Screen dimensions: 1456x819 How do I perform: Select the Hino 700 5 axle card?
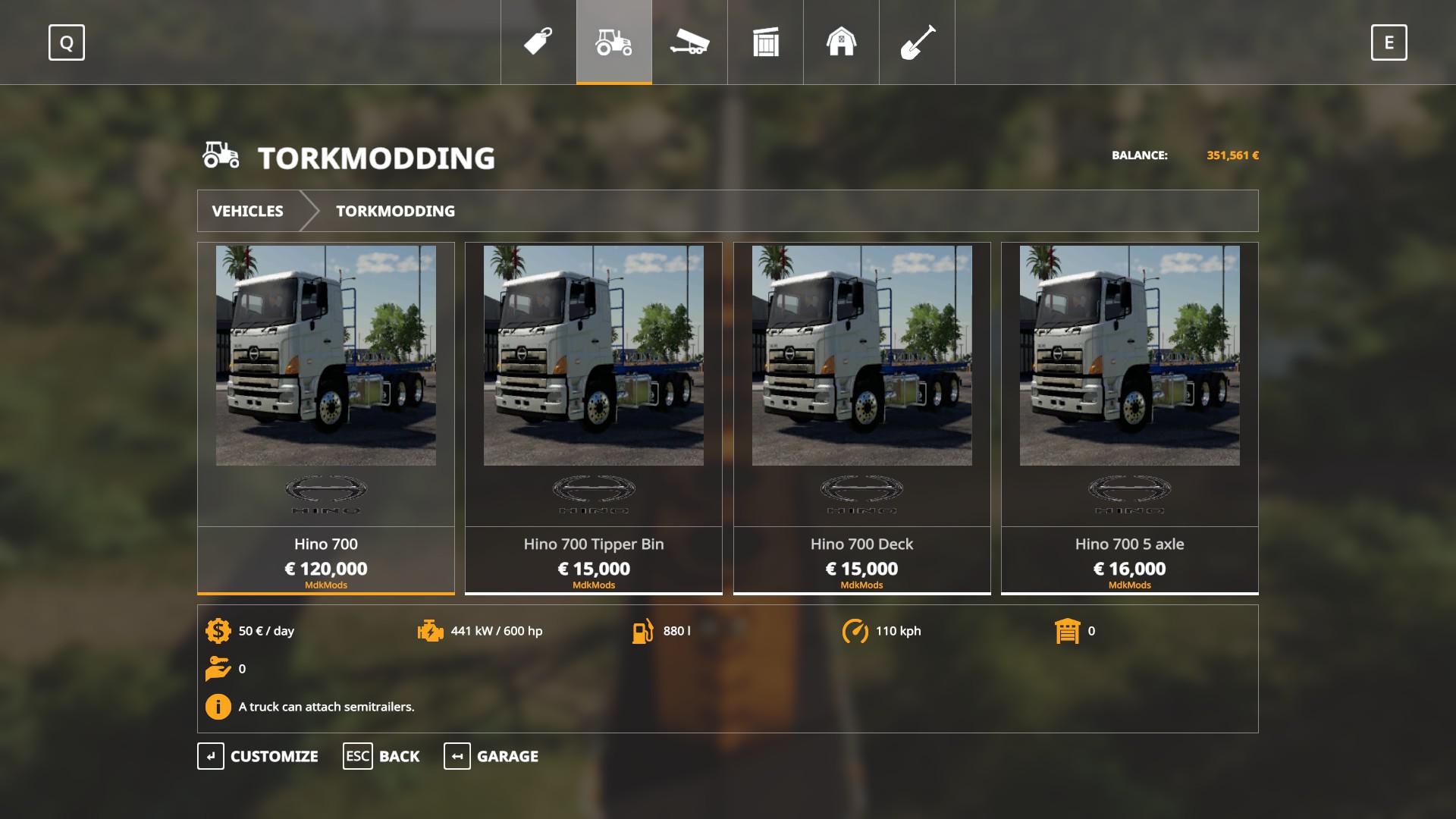(x=1129, y=417)
